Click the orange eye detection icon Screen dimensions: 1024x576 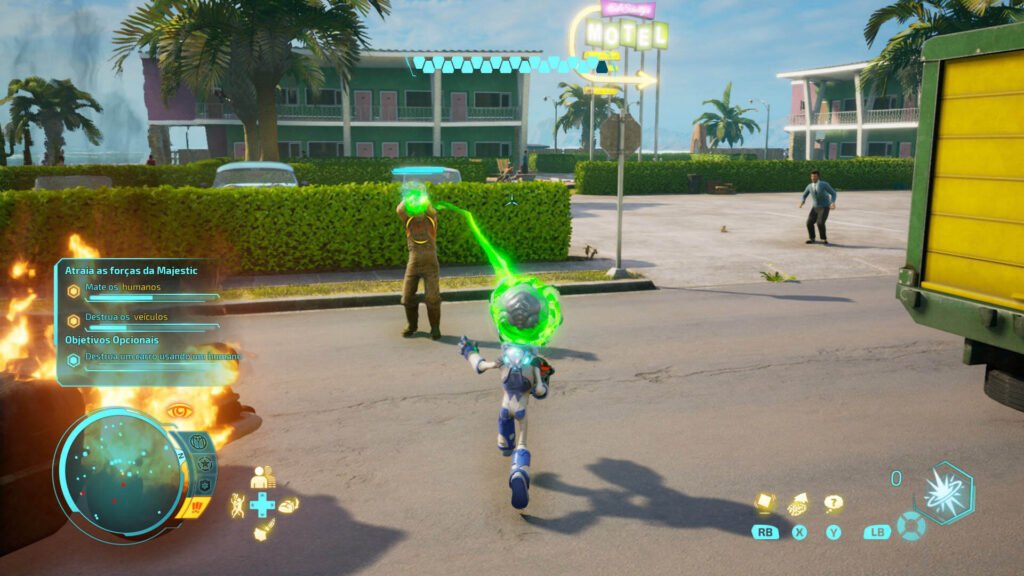180,410
